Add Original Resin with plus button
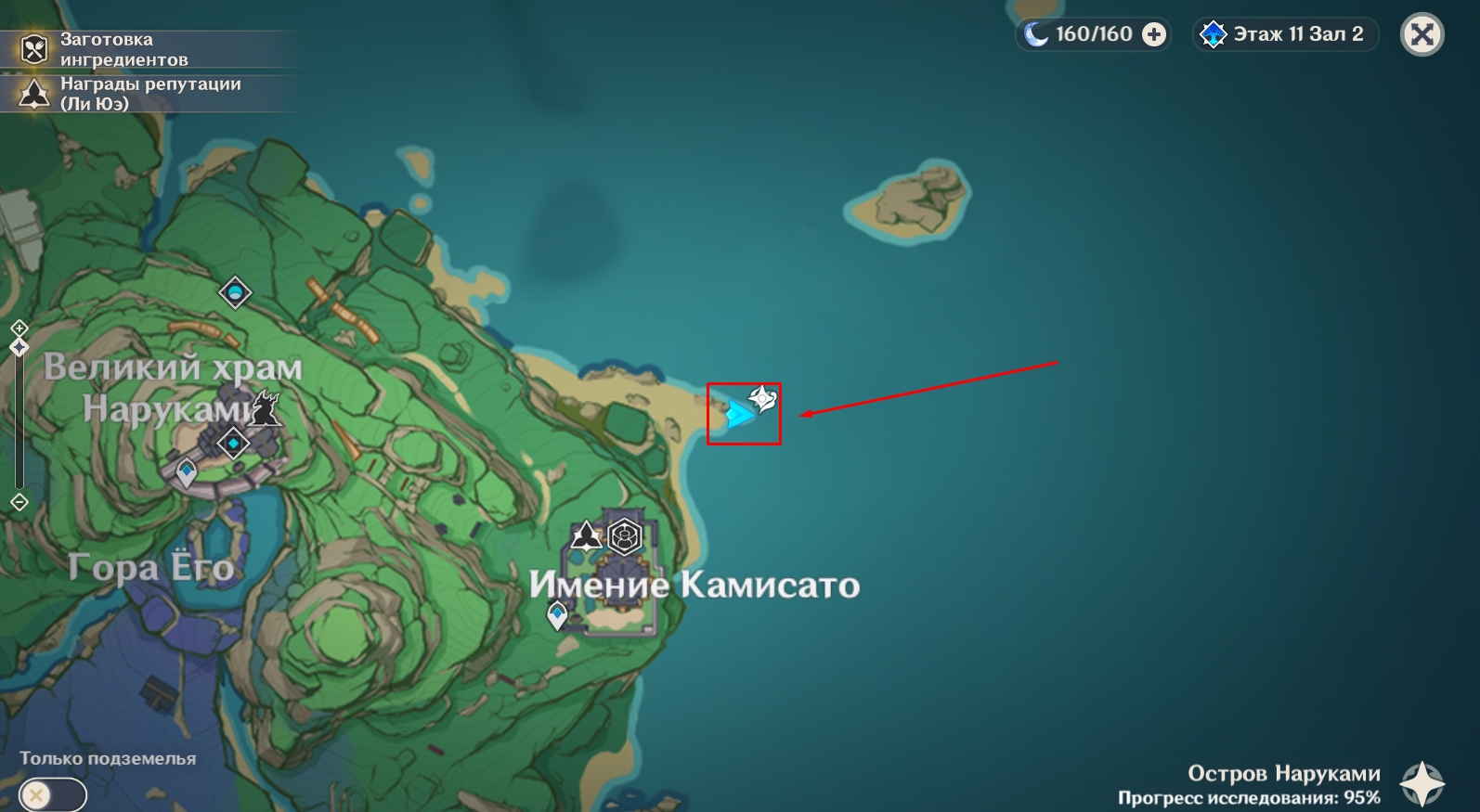 [x=1154, y=34]
